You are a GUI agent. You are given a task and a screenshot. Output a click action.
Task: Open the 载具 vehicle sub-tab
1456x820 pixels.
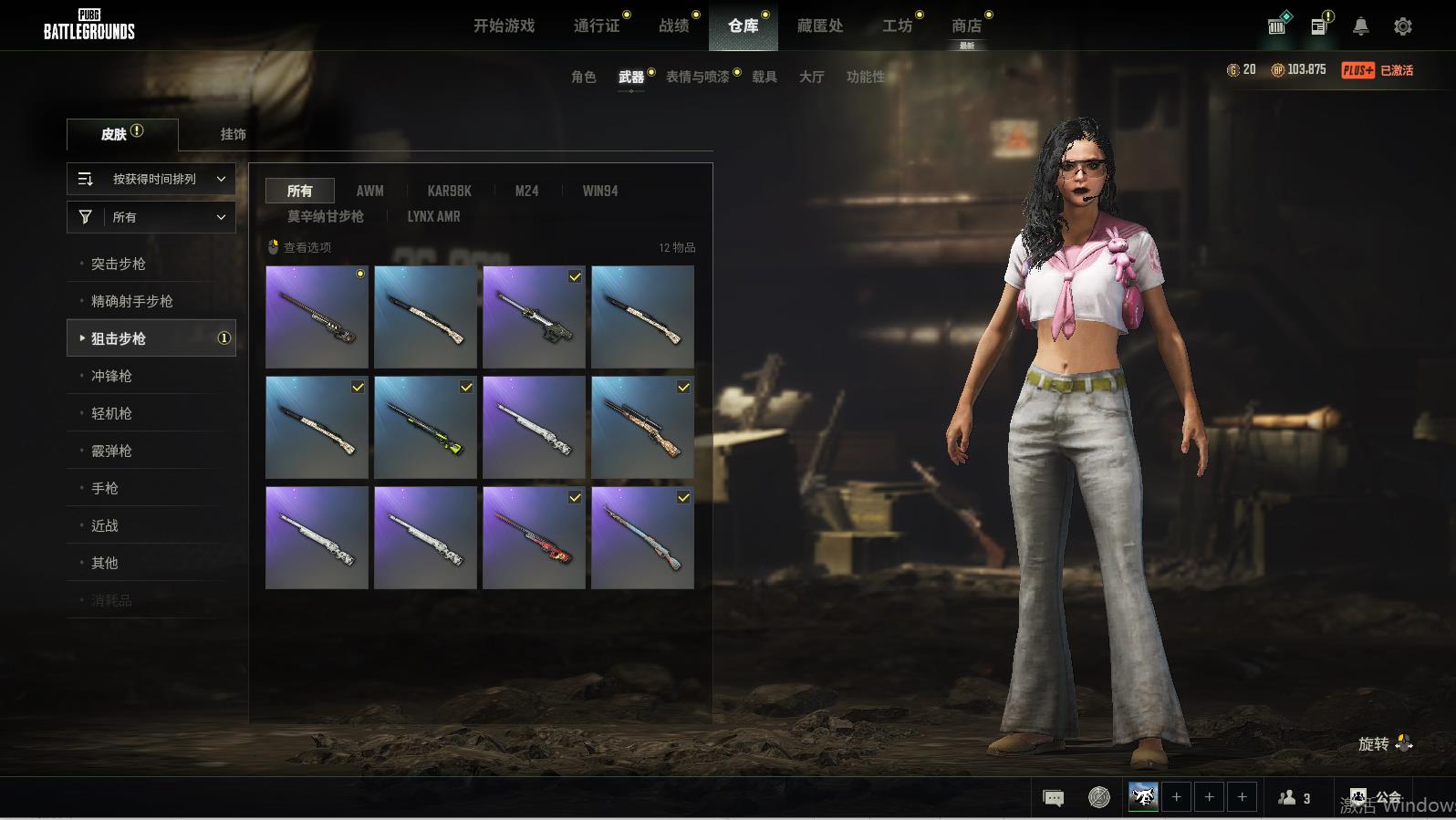(x=764, y=77)
